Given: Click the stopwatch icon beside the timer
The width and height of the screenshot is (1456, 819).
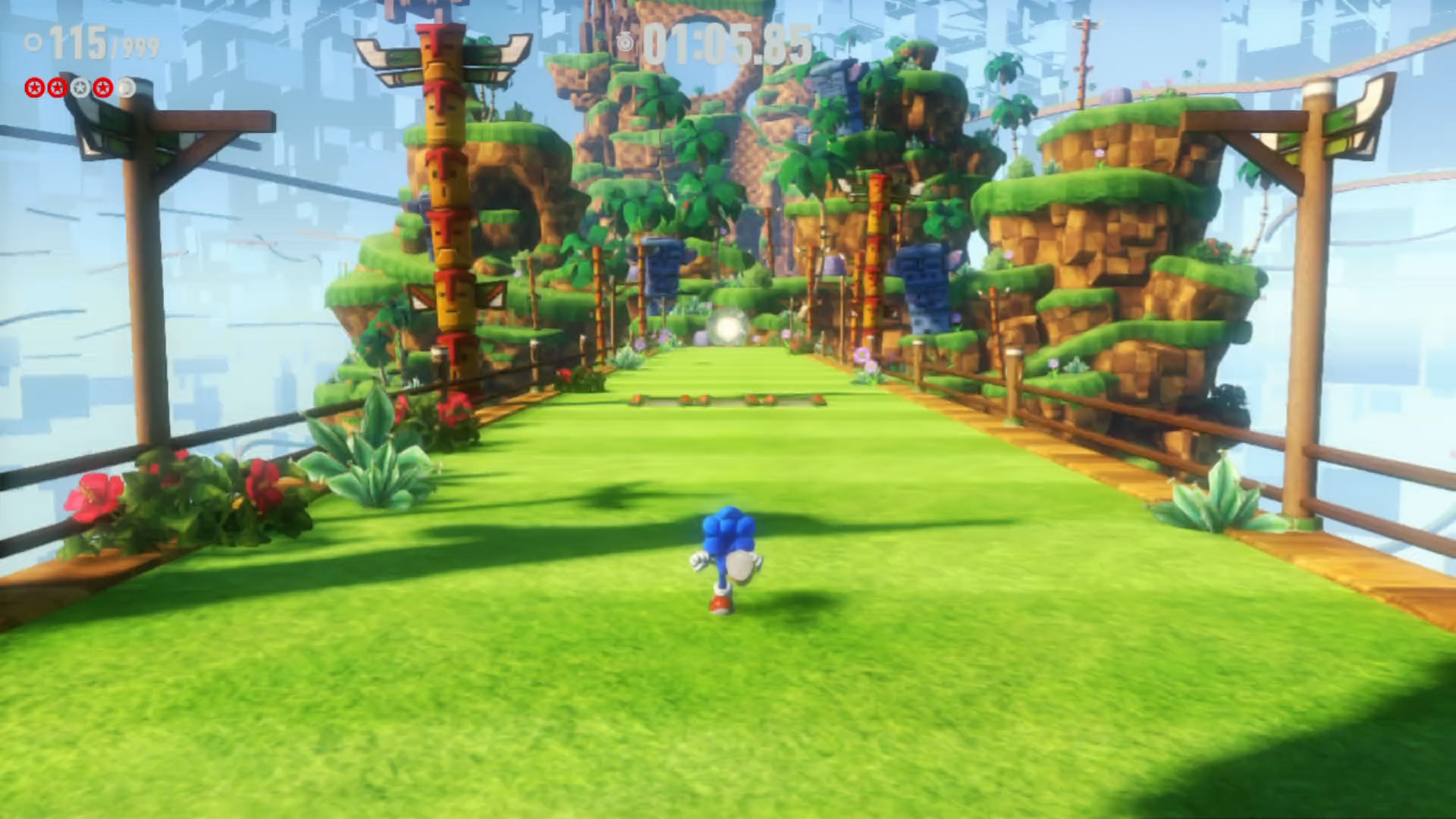Looking at the screenshot, I should point(625,42).
